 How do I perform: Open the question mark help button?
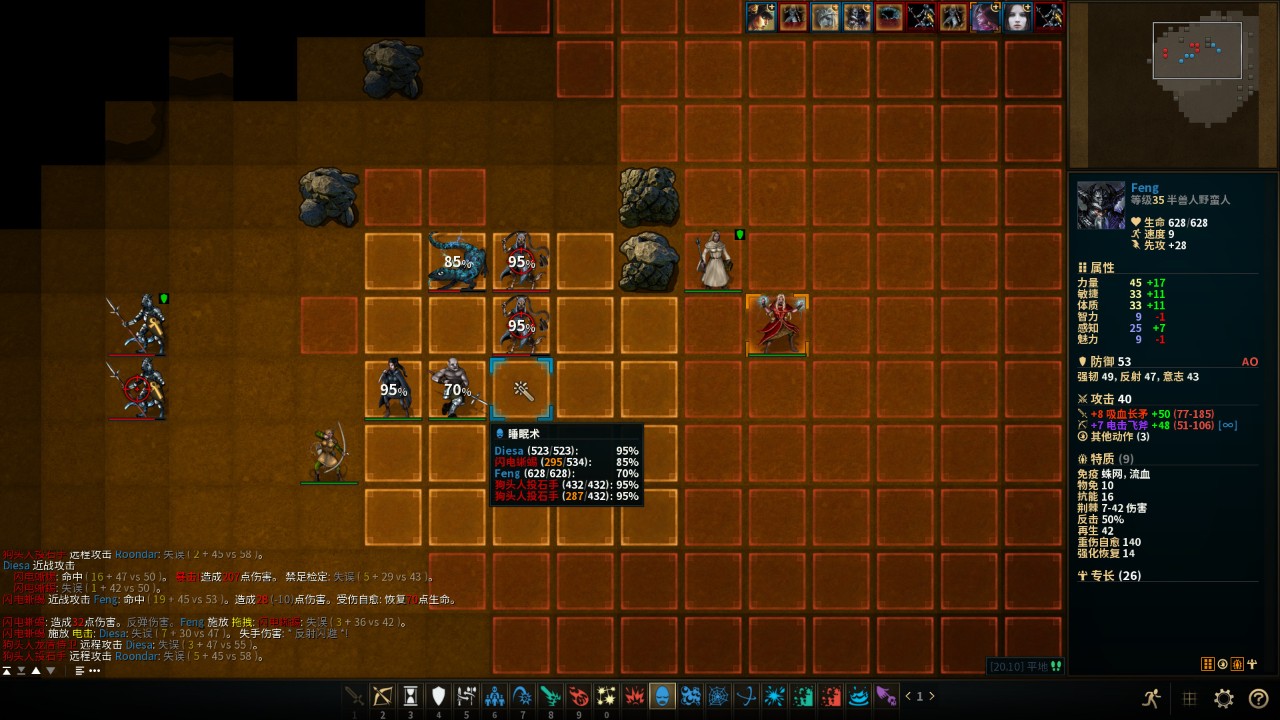(x=1258, y=698)
